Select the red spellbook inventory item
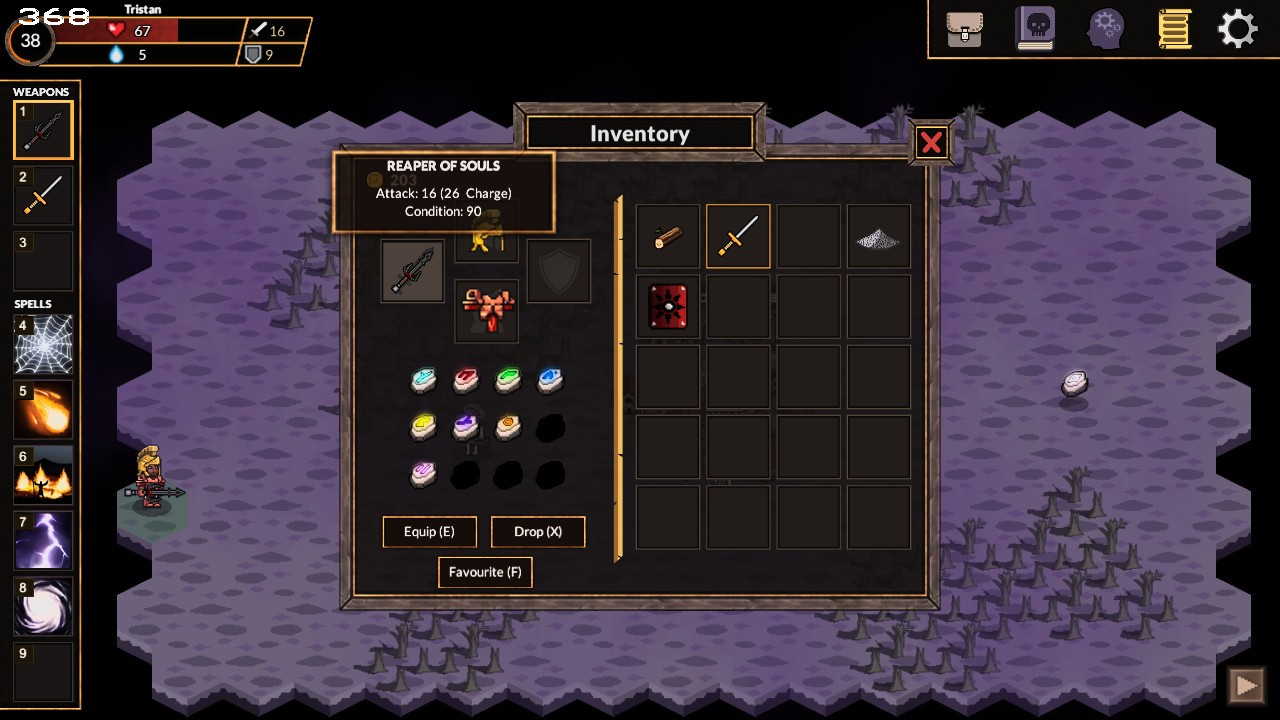The width and height of the screenshot is (1280, 720). (668, 307)
